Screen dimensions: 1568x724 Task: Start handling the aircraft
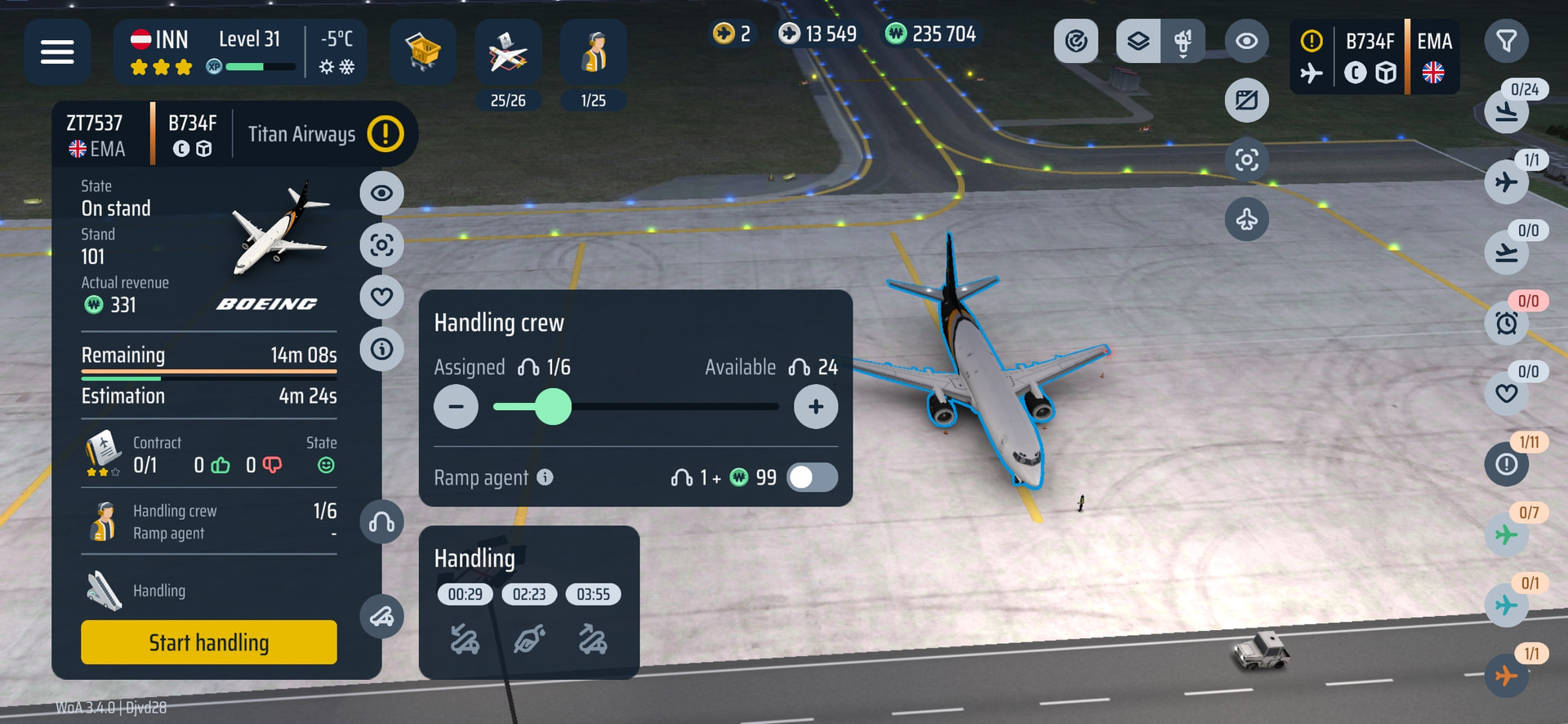[208, 642]
